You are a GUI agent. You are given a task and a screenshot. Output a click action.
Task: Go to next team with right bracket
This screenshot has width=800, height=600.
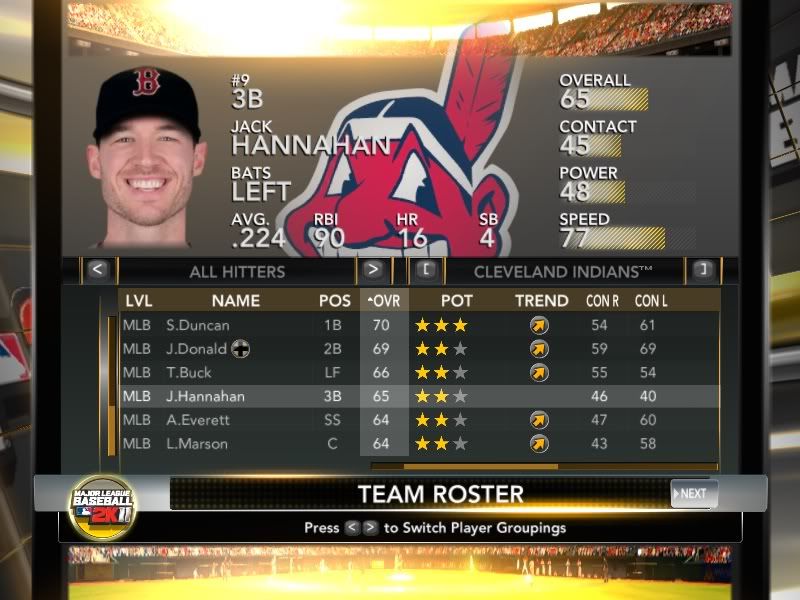(x=701, y=270)
